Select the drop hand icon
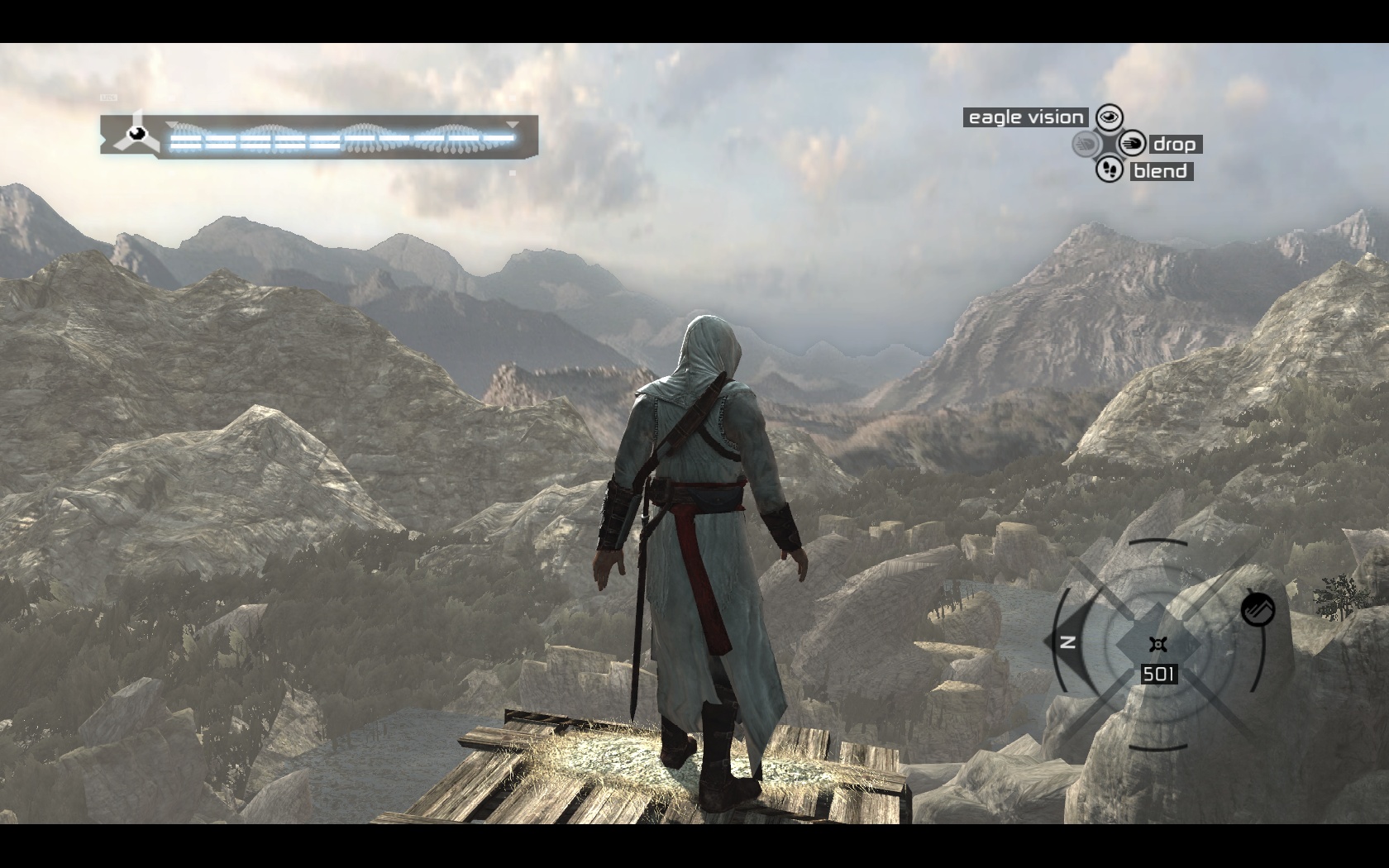 (1133, 144)
